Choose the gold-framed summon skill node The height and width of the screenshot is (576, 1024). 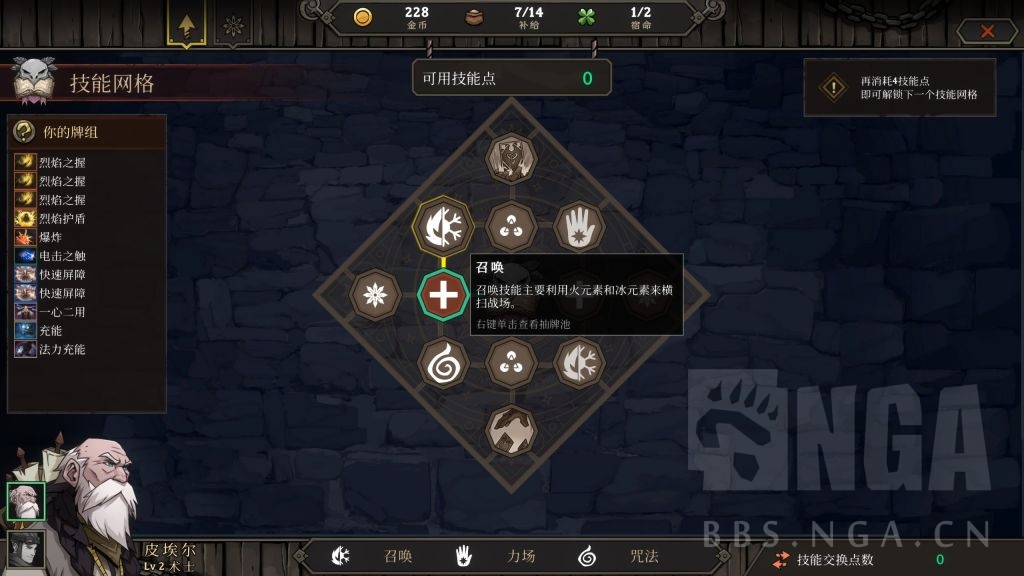coord(441,226)
